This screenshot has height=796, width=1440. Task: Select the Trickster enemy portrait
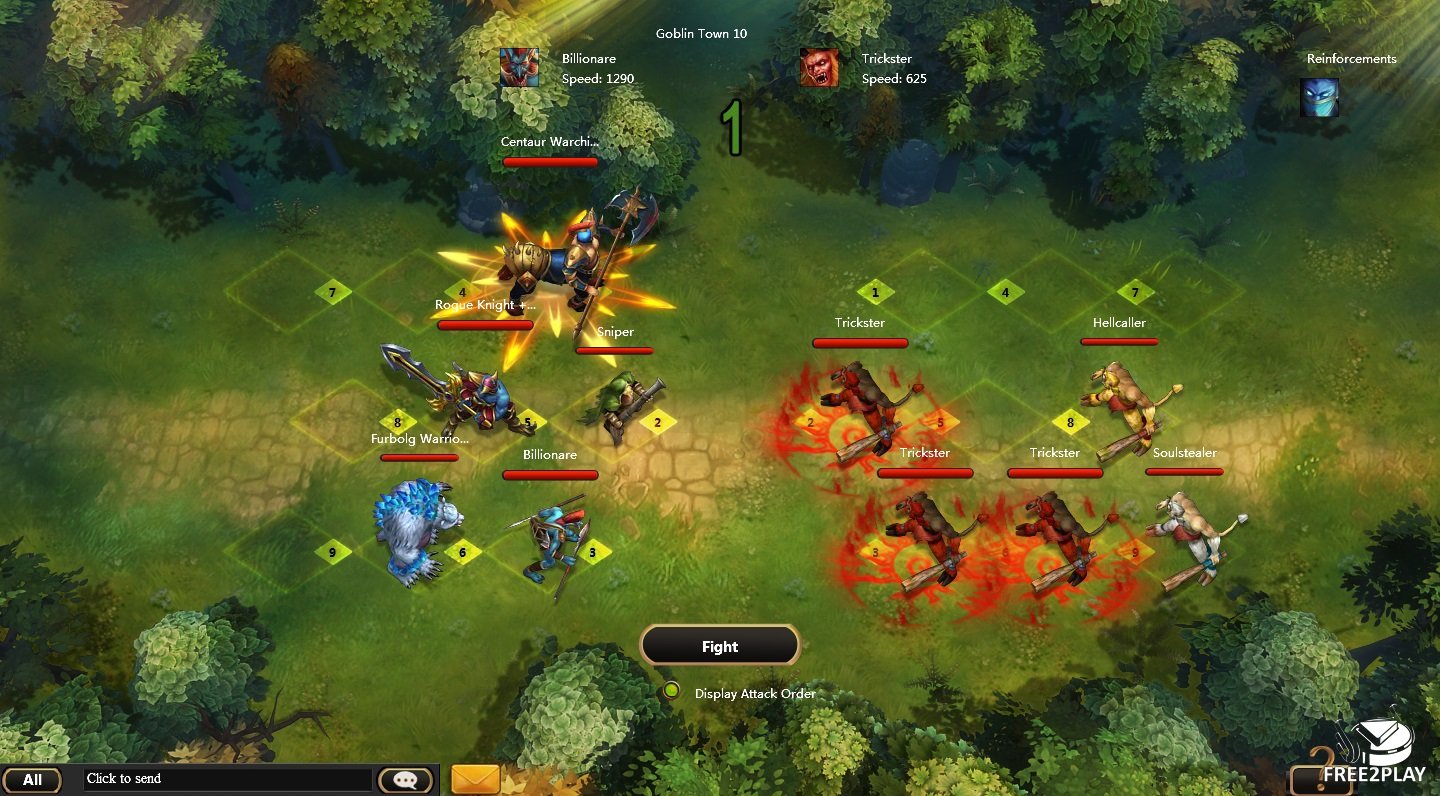[x=819, y=68]
